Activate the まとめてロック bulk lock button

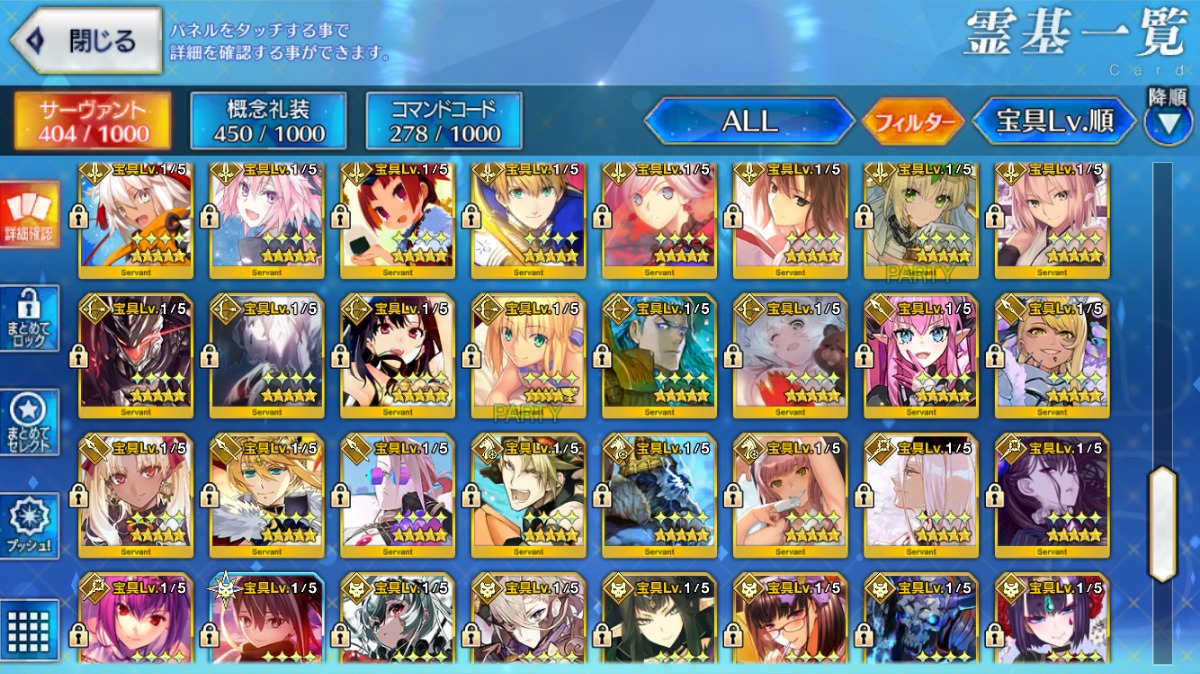point(30,318)
